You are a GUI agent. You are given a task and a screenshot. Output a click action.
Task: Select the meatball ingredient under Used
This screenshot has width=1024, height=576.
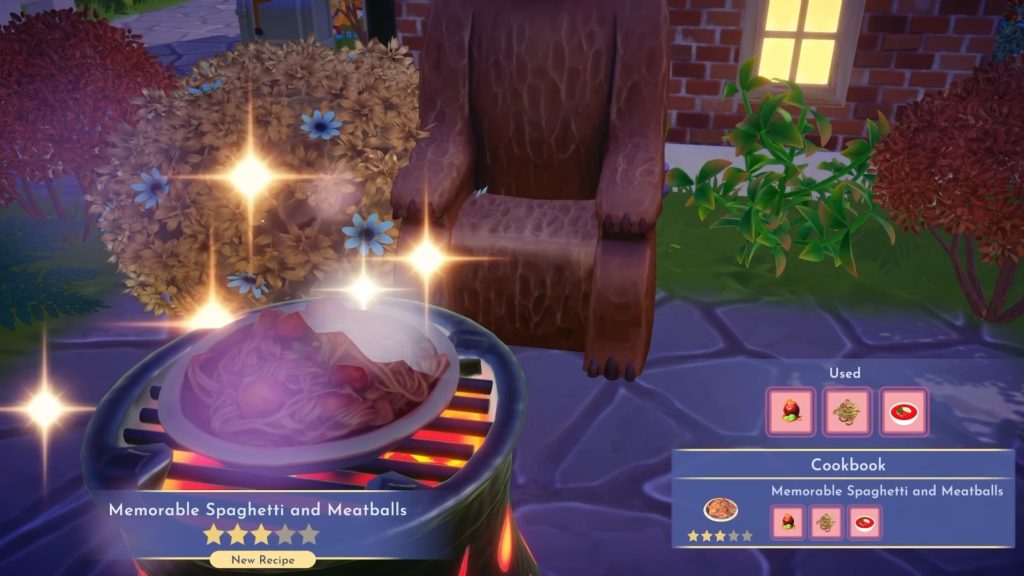click(791, 412)
